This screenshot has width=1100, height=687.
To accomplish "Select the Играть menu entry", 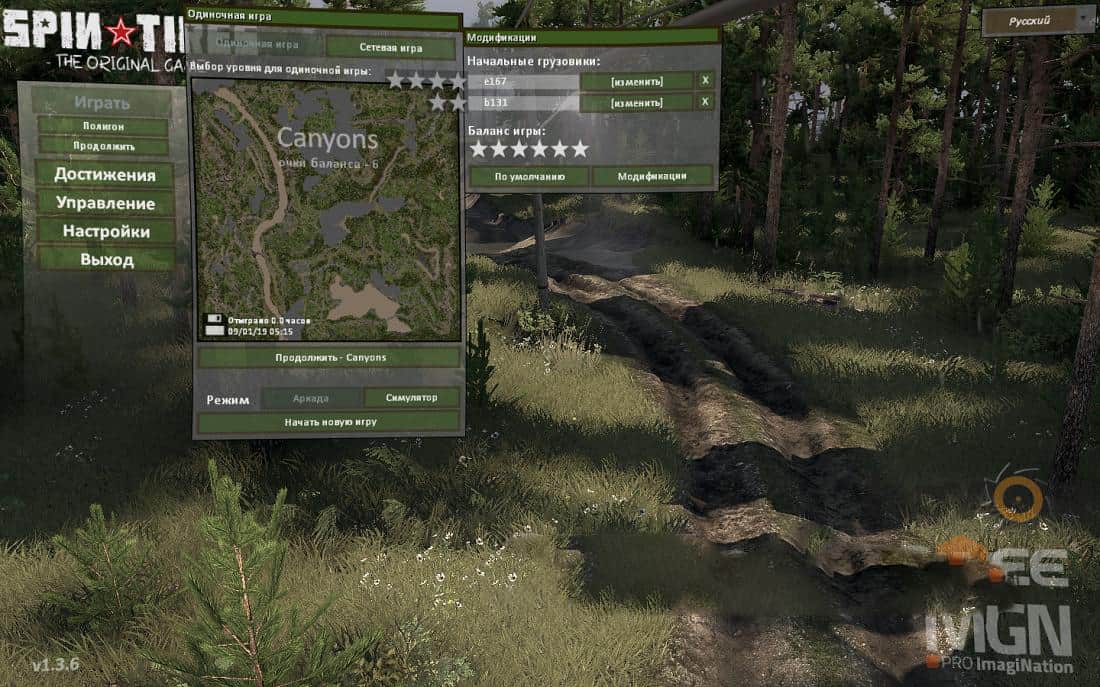I will [101, 102].
